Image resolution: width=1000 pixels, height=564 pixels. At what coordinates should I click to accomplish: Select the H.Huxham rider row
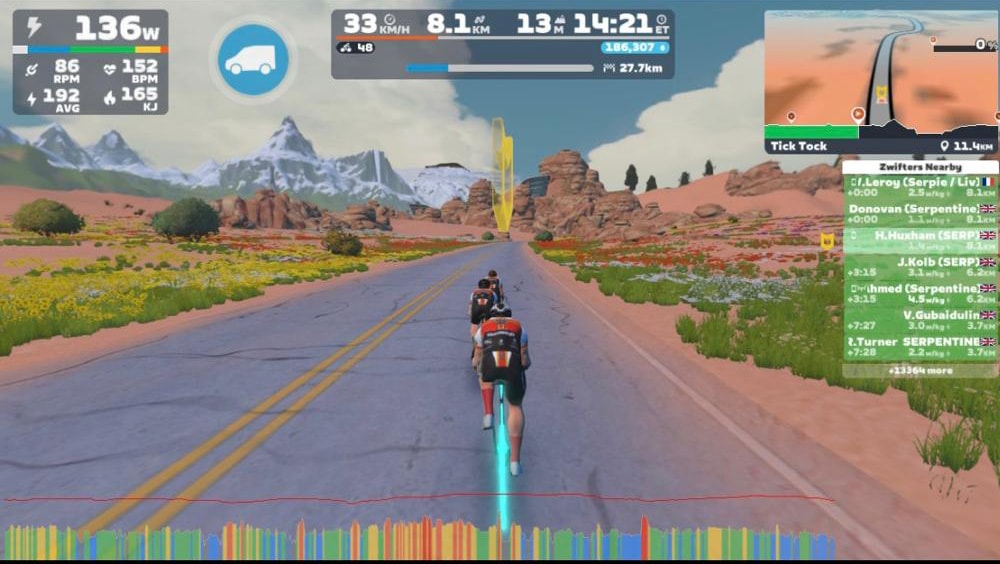click(920, 240)
